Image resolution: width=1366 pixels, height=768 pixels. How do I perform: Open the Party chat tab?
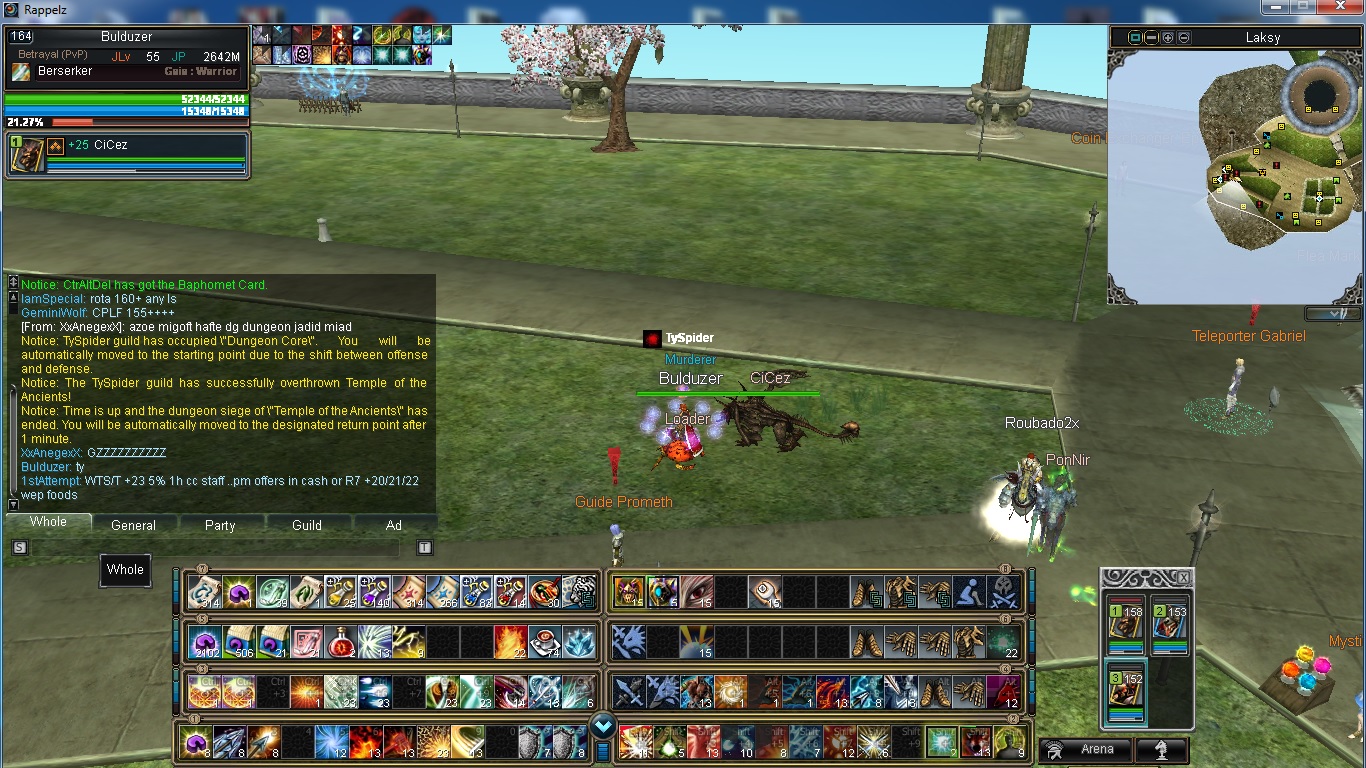(x=220, y=525)
